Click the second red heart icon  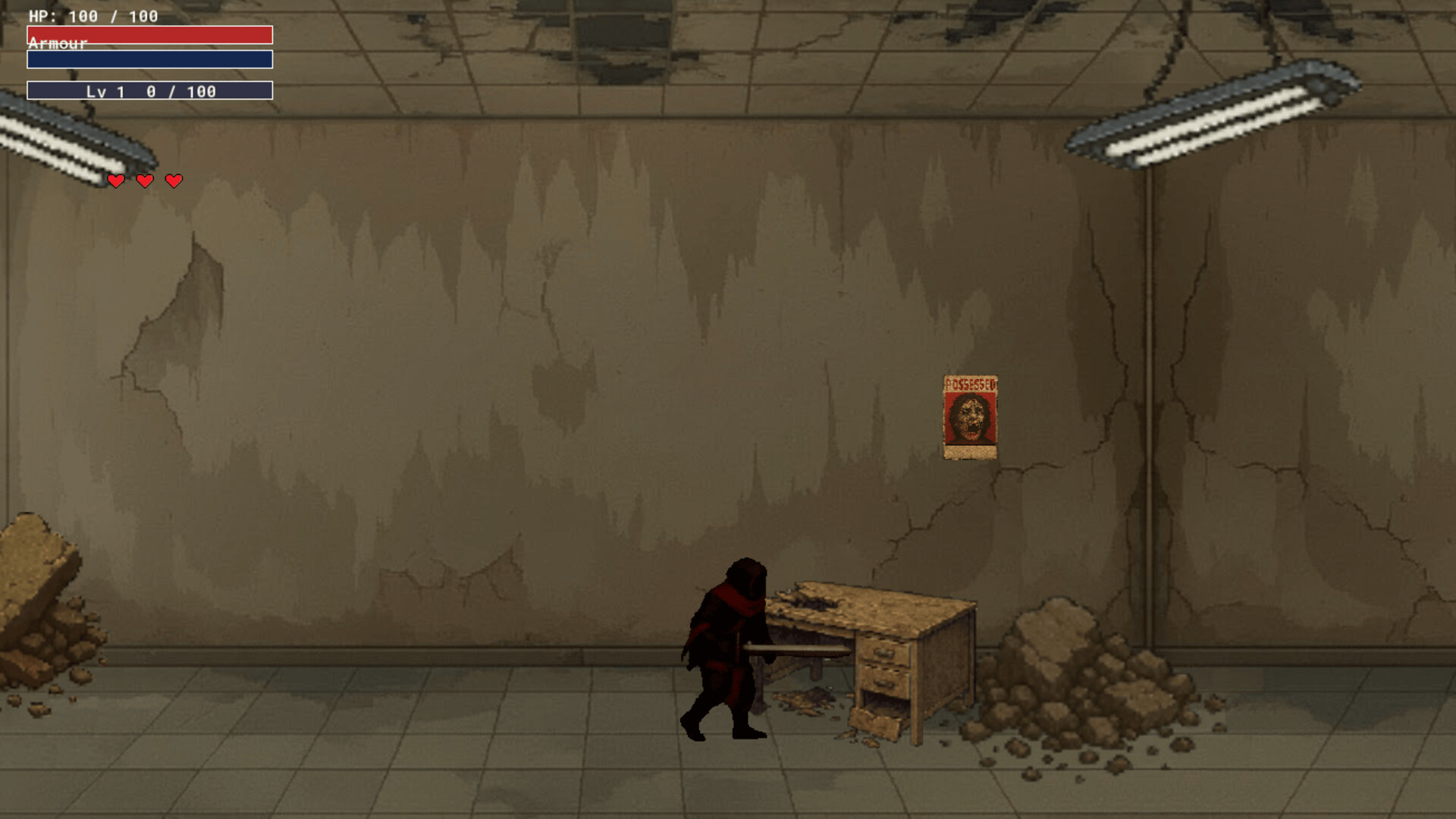coord(145,180)
